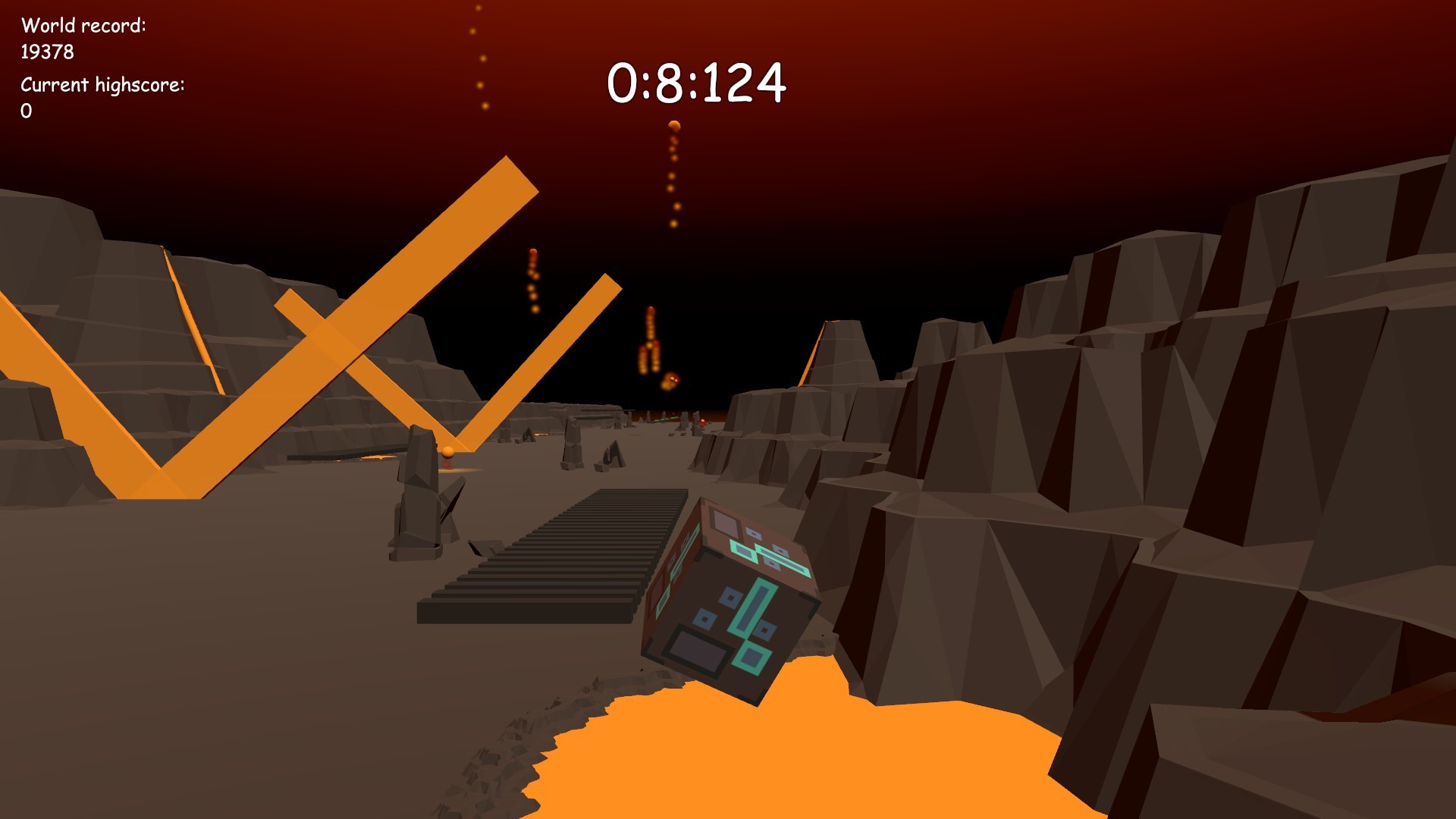
Task: Select the orange orb above the stone pillar
Action: (449, 450)
